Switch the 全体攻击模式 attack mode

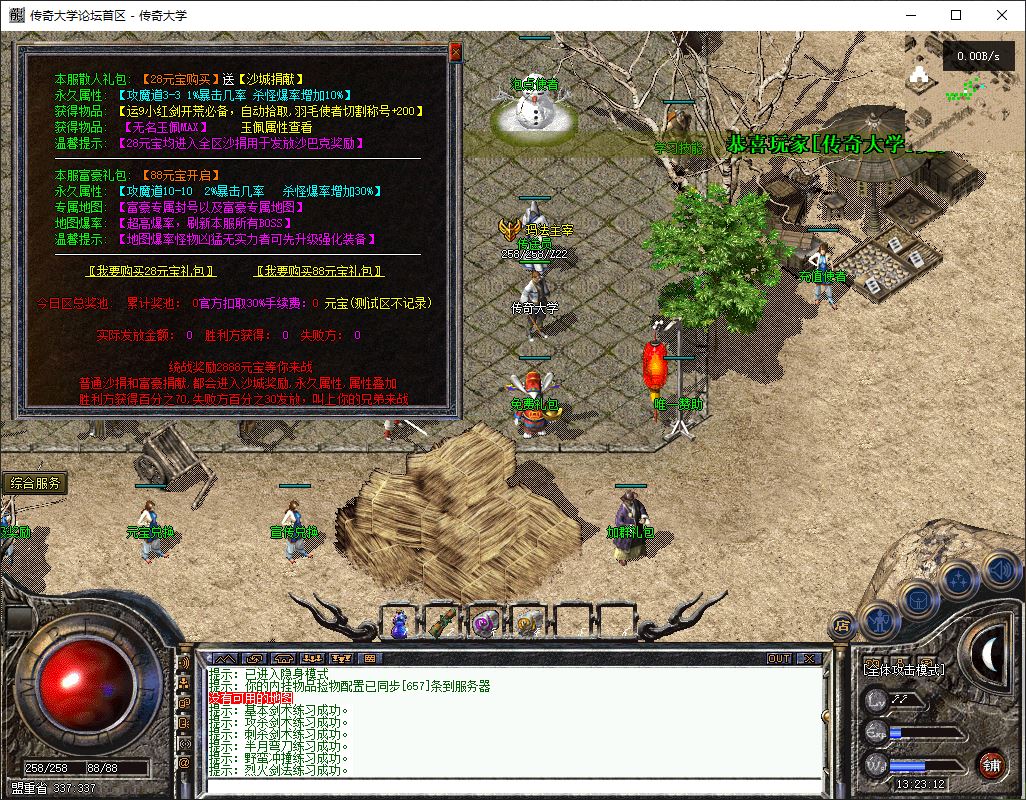(904, 669)
